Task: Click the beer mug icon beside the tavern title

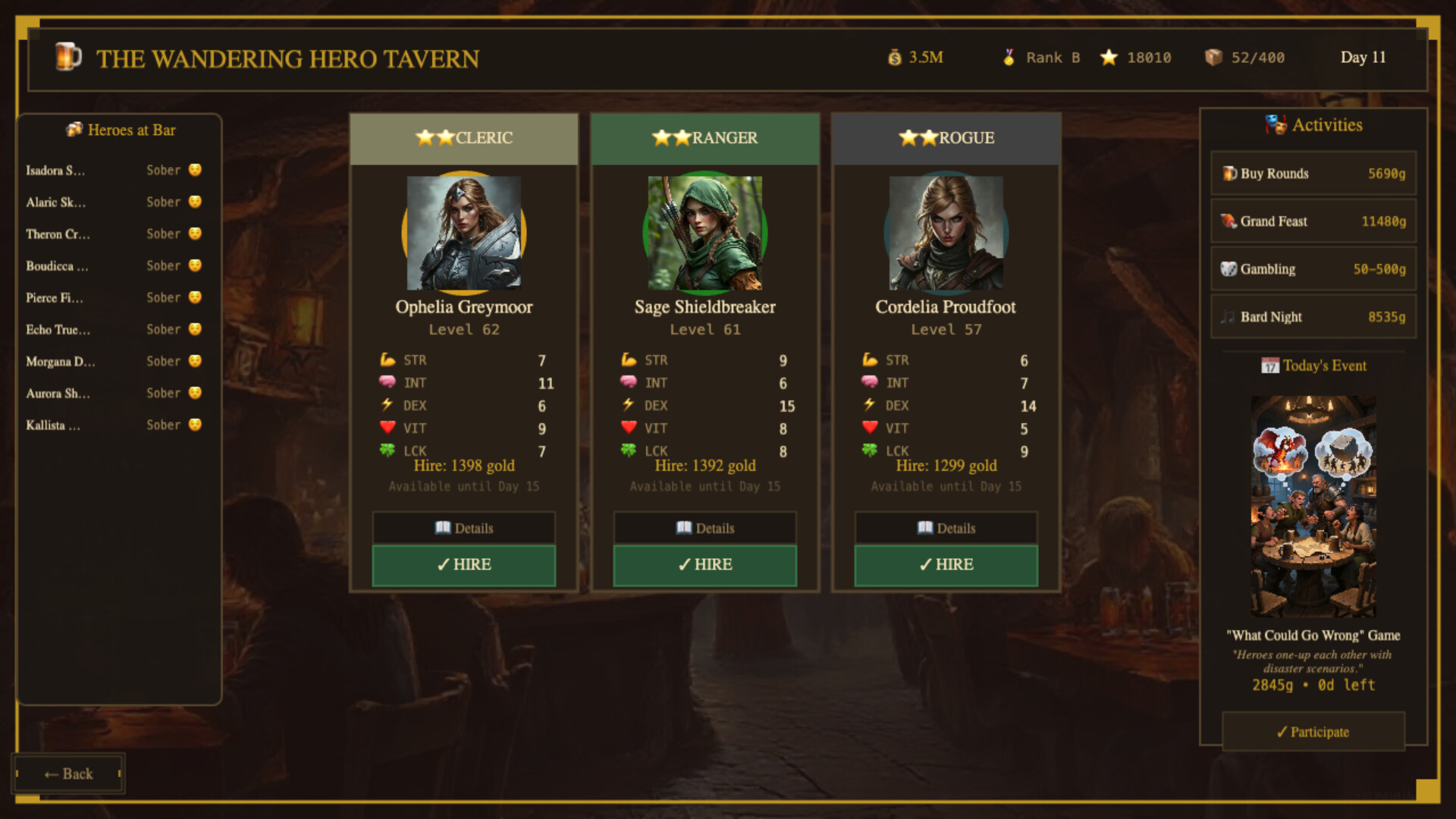Action: point(68,57)
